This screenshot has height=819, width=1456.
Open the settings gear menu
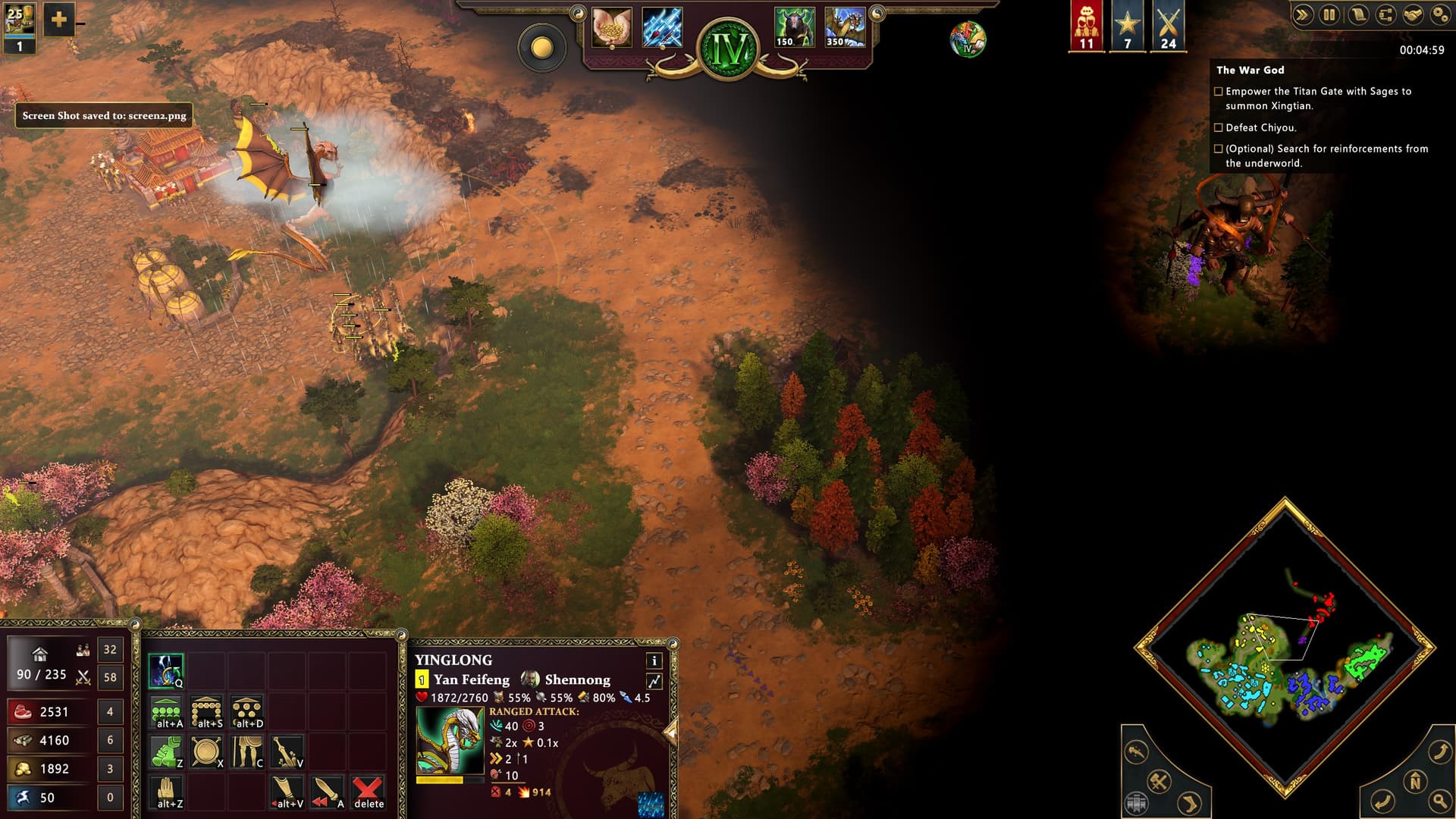tap(1439, 15)
